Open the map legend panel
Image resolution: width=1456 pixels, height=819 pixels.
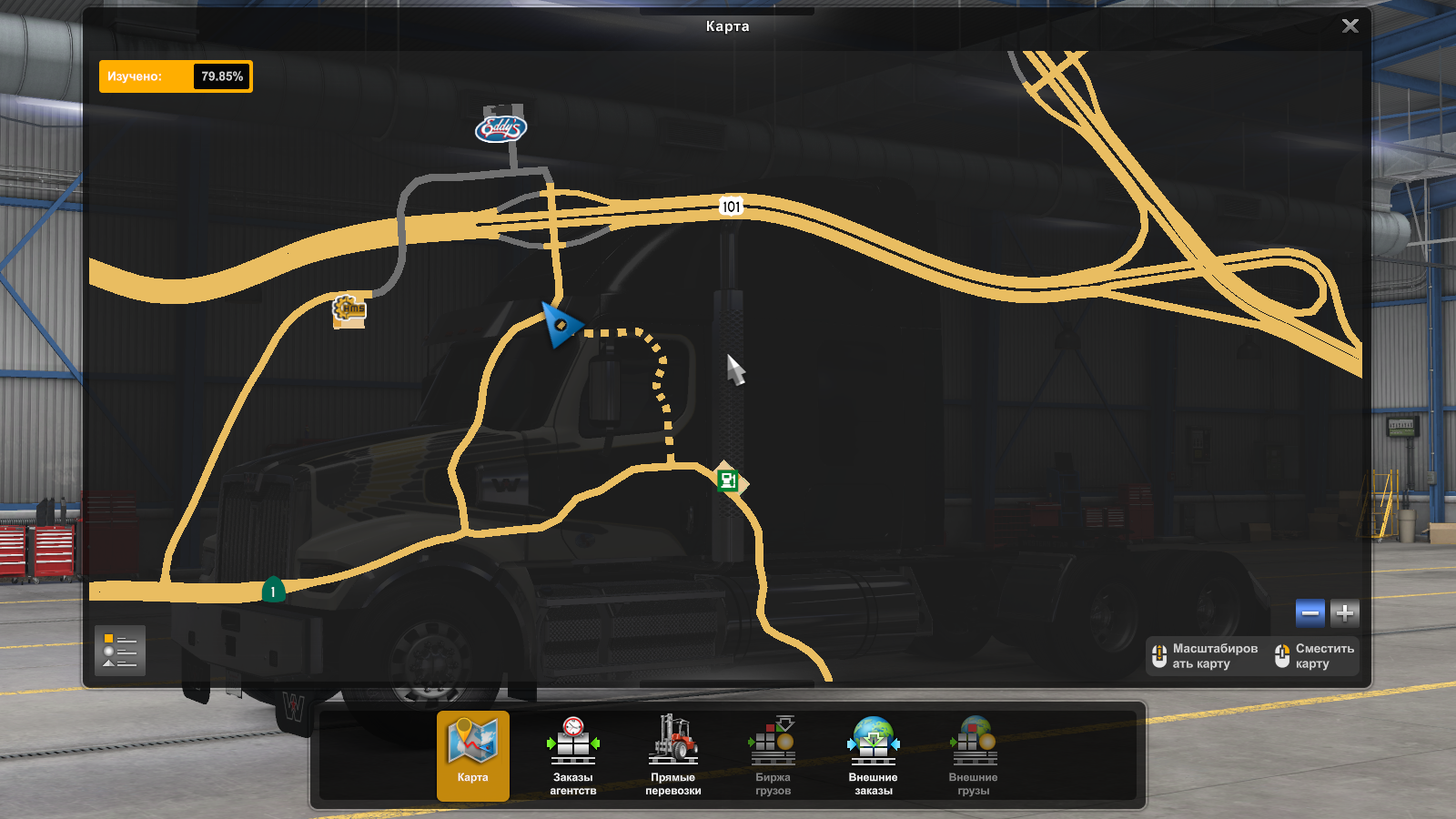click(x=120, y=651)
